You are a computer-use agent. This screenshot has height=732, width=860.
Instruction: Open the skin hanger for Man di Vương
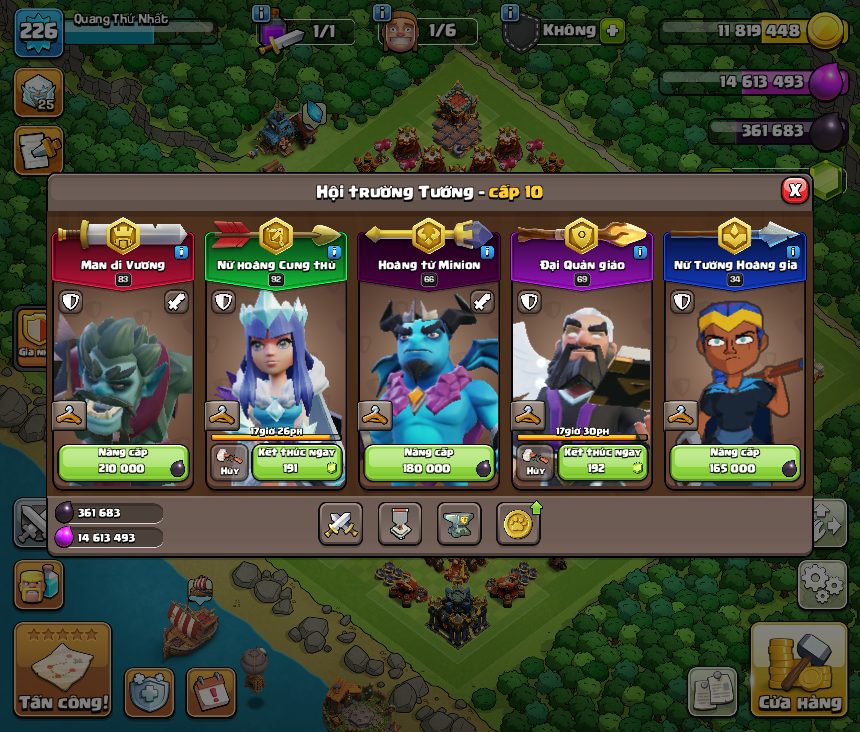click(x=68, y=416)
